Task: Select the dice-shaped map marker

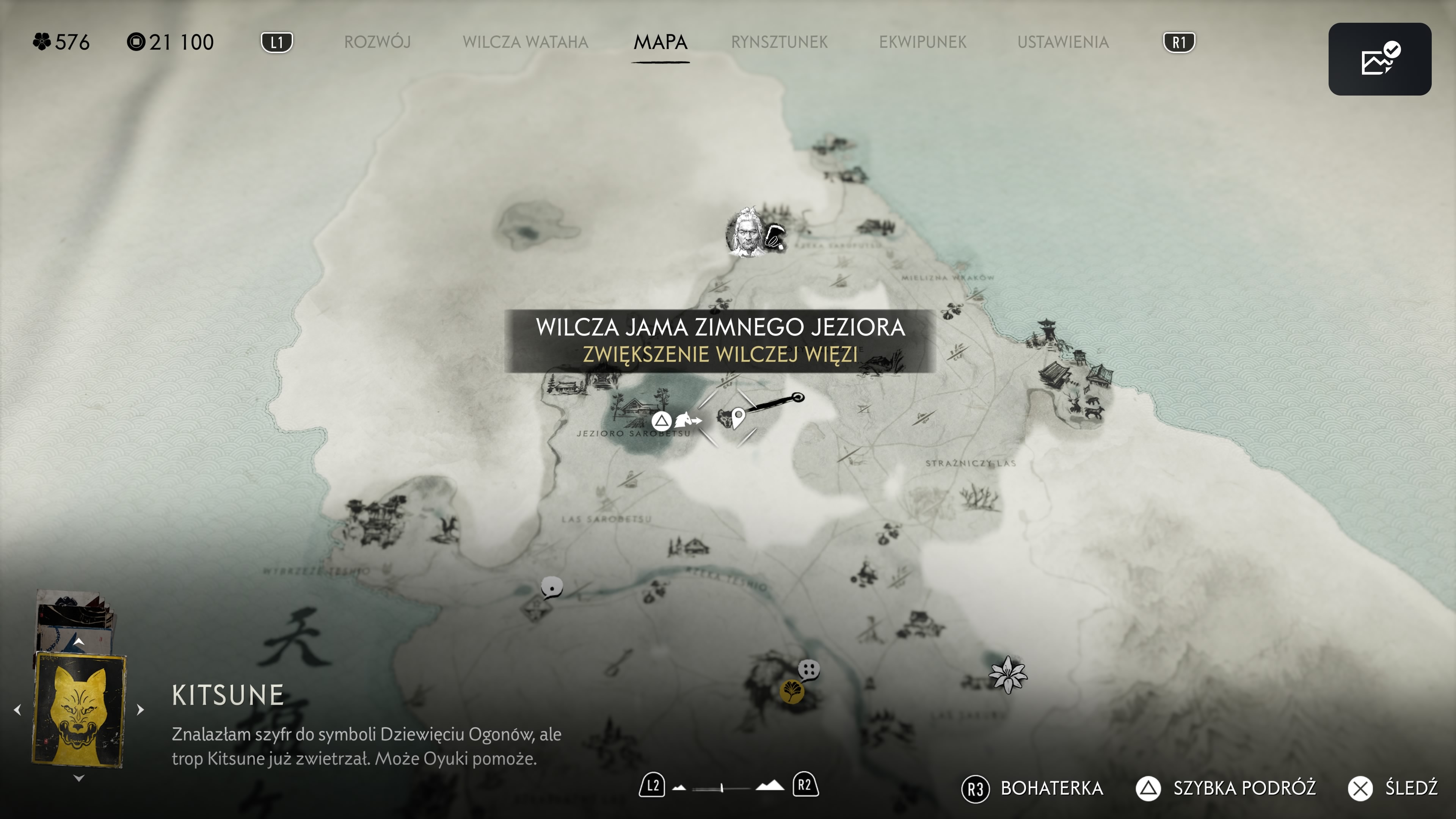Action: click(809, 670)
